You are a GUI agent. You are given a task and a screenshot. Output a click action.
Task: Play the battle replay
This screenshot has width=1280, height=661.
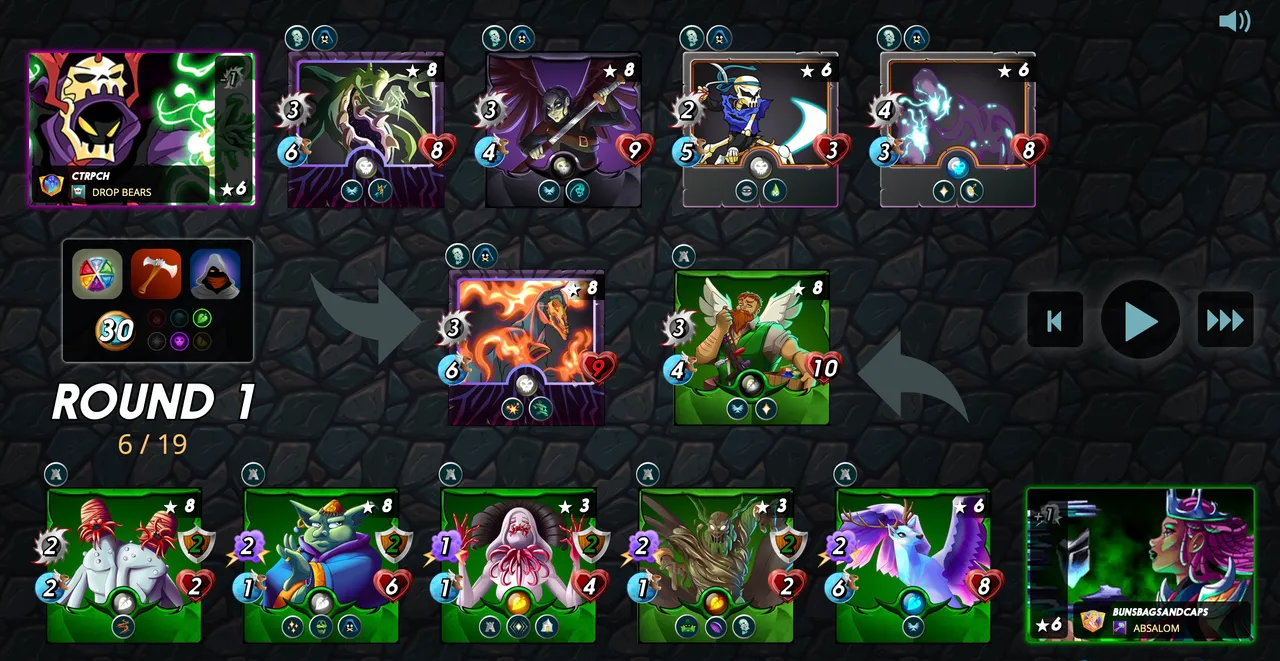click(x=1140, y=320)
